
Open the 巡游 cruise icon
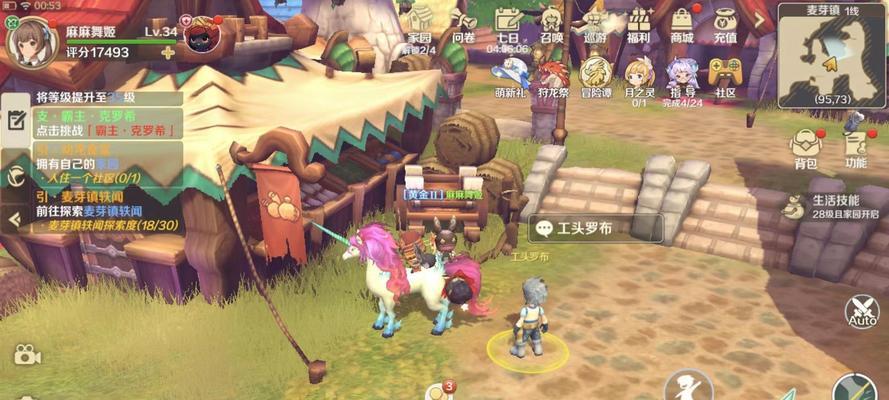point(595,25)
